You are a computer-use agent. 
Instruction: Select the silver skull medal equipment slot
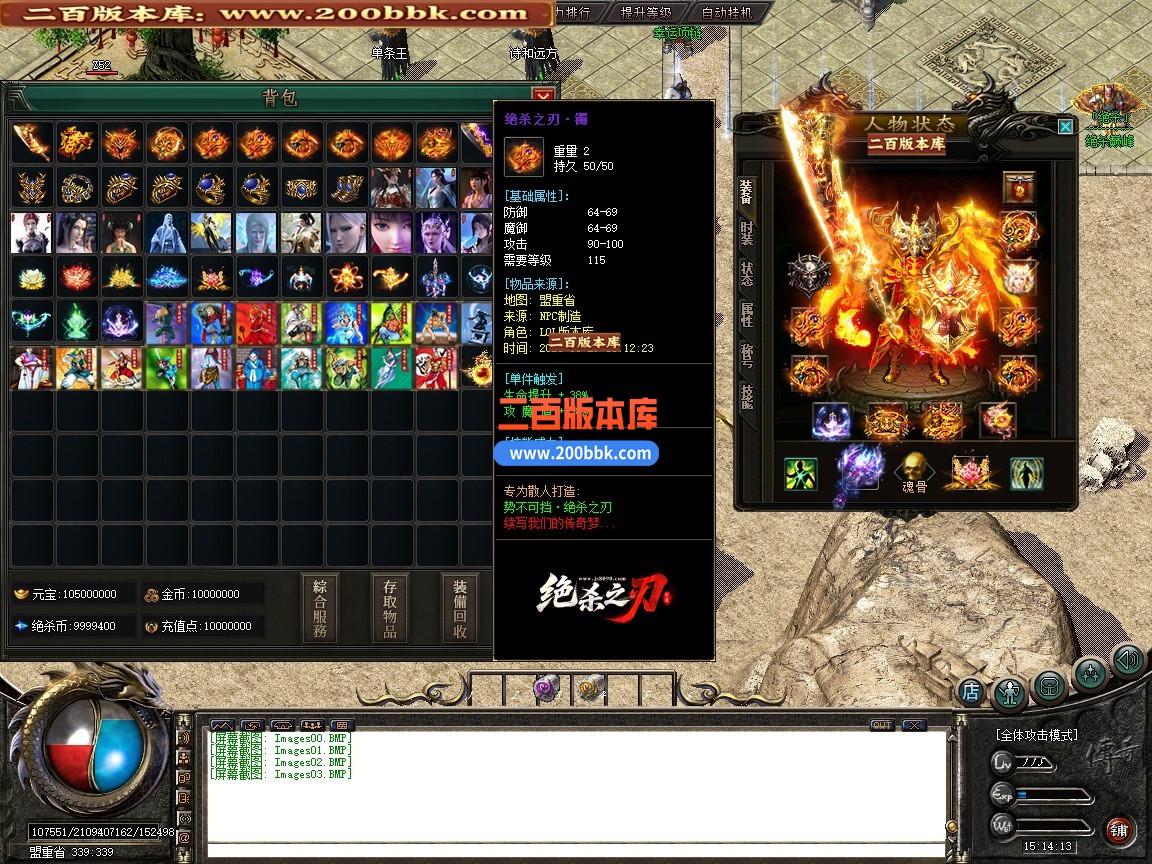click(x=808, y=275)
